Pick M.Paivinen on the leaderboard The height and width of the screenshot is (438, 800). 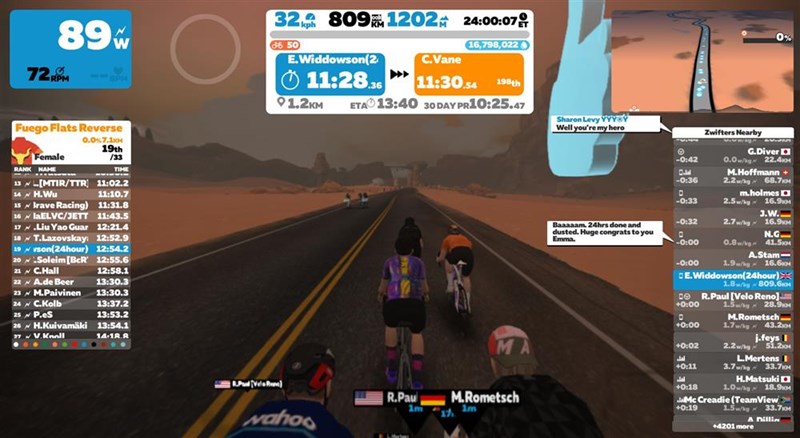(x=70, y=292)
